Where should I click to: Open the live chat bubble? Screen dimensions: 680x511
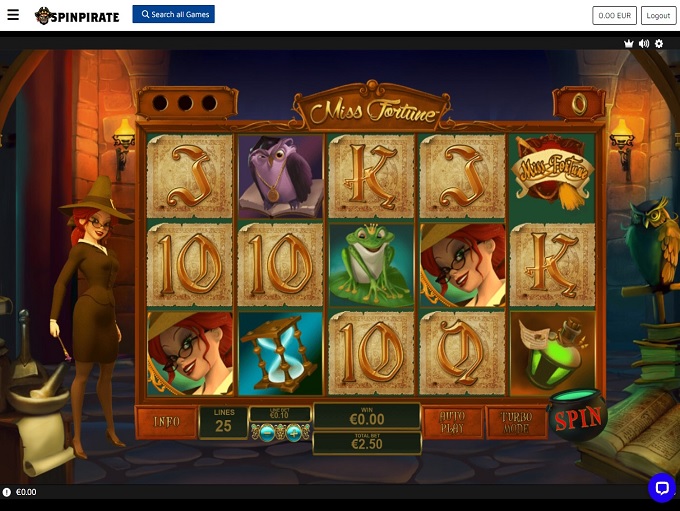coord(661,487)
